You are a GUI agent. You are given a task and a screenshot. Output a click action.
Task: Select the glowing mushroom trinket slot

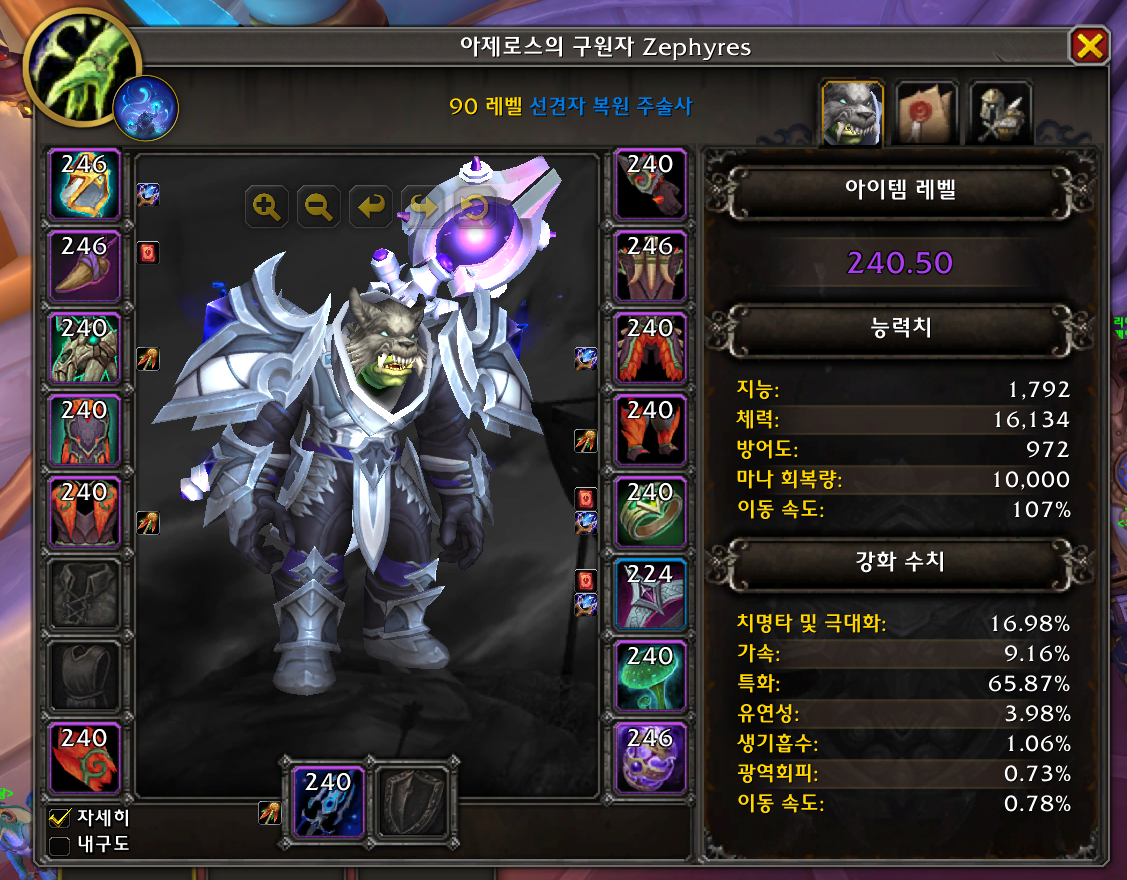(x=650, y=677)
